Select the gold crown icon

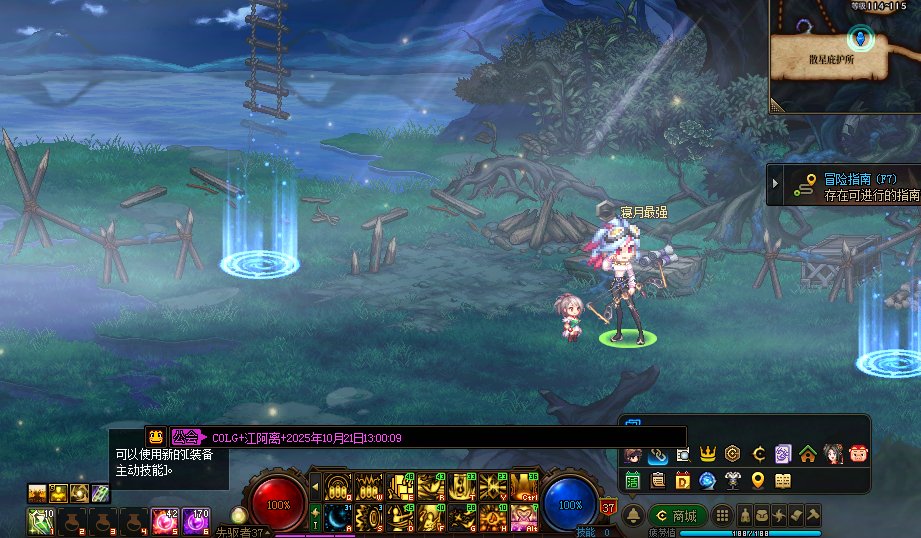(x=708, y=454)
